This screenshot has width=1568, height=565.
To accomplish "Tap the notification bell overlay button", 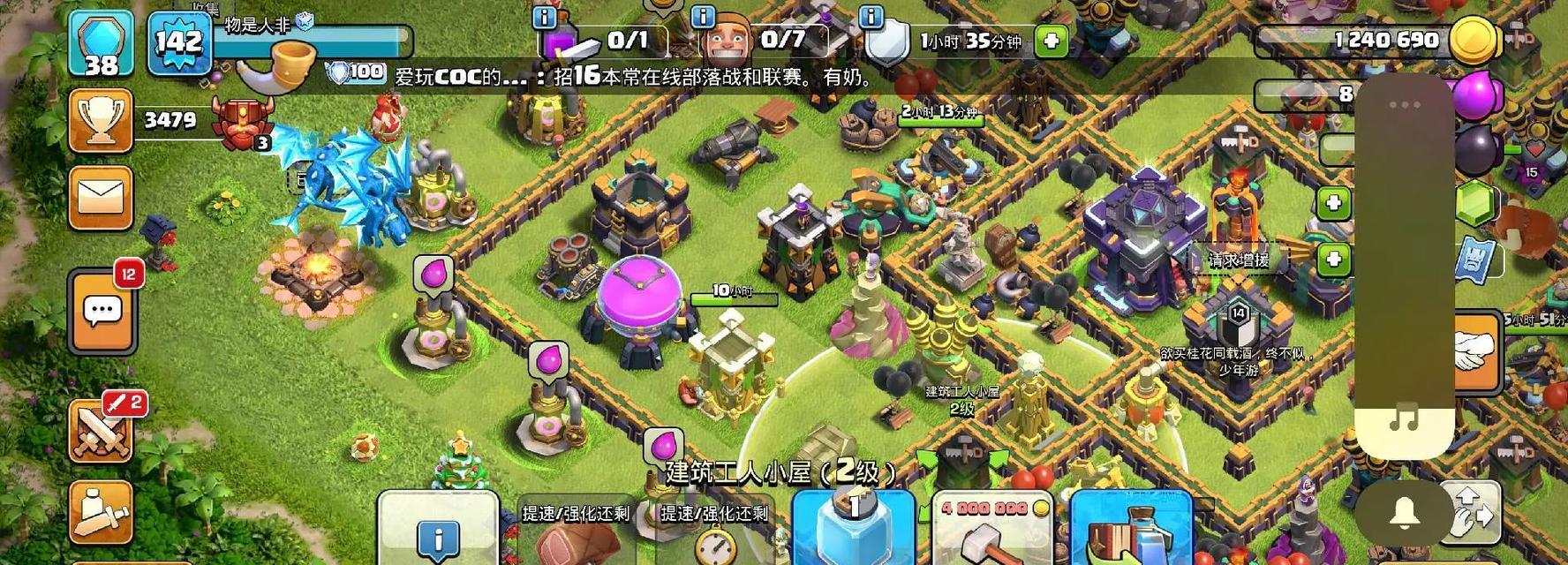I will [1404, 513].
